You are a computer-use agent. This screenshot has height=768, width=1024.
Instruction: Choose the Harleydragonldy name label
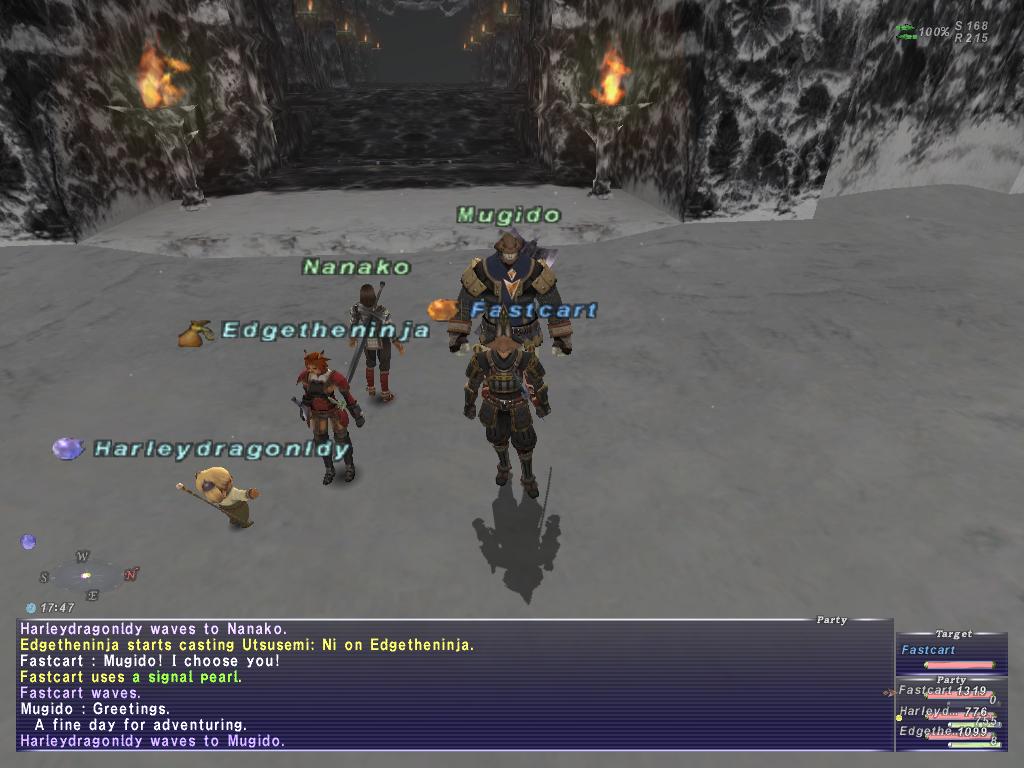(x=221, y=449)
